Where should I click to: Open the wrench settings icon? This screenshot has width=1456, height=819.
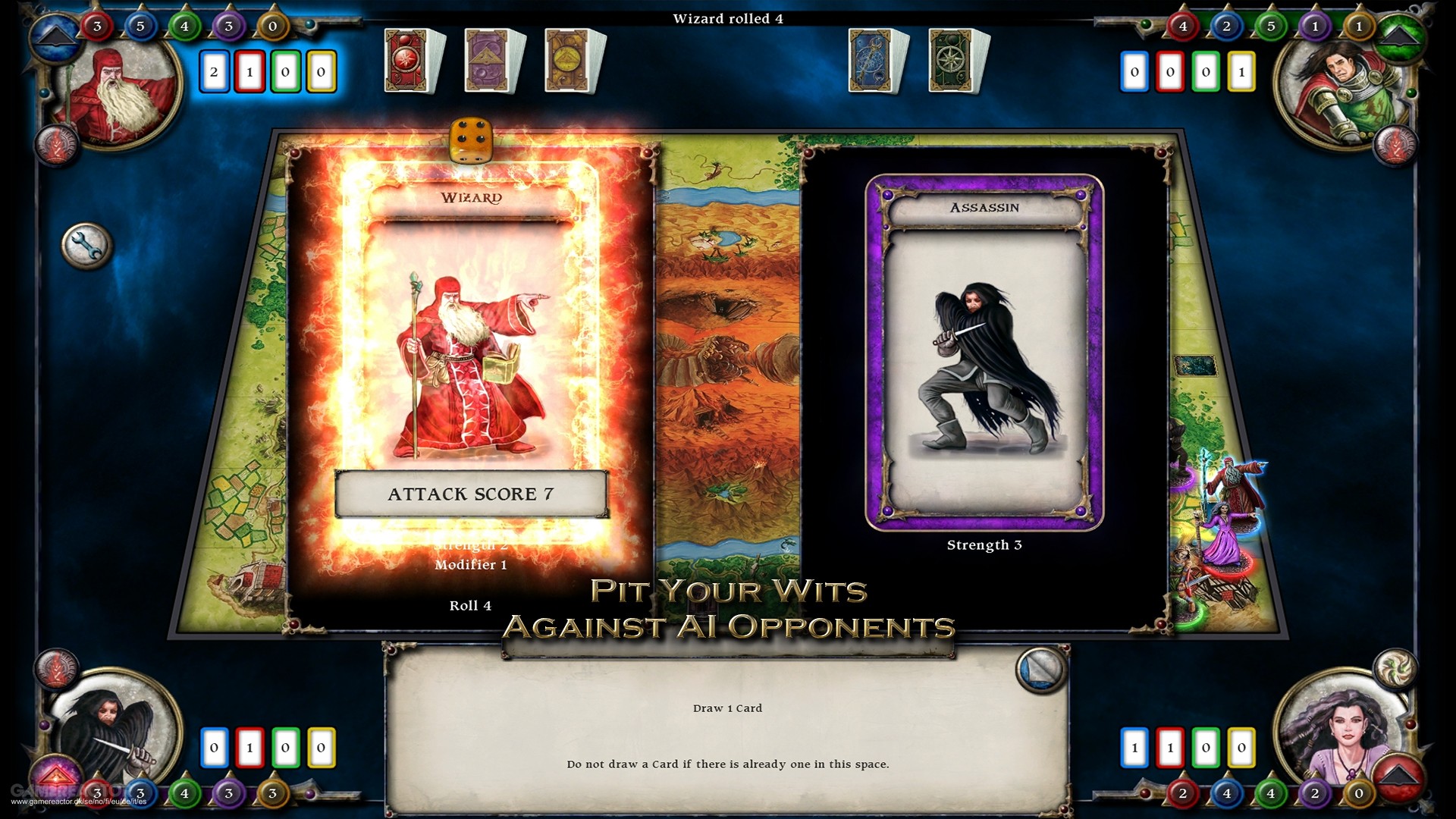[x=85, y=244]
